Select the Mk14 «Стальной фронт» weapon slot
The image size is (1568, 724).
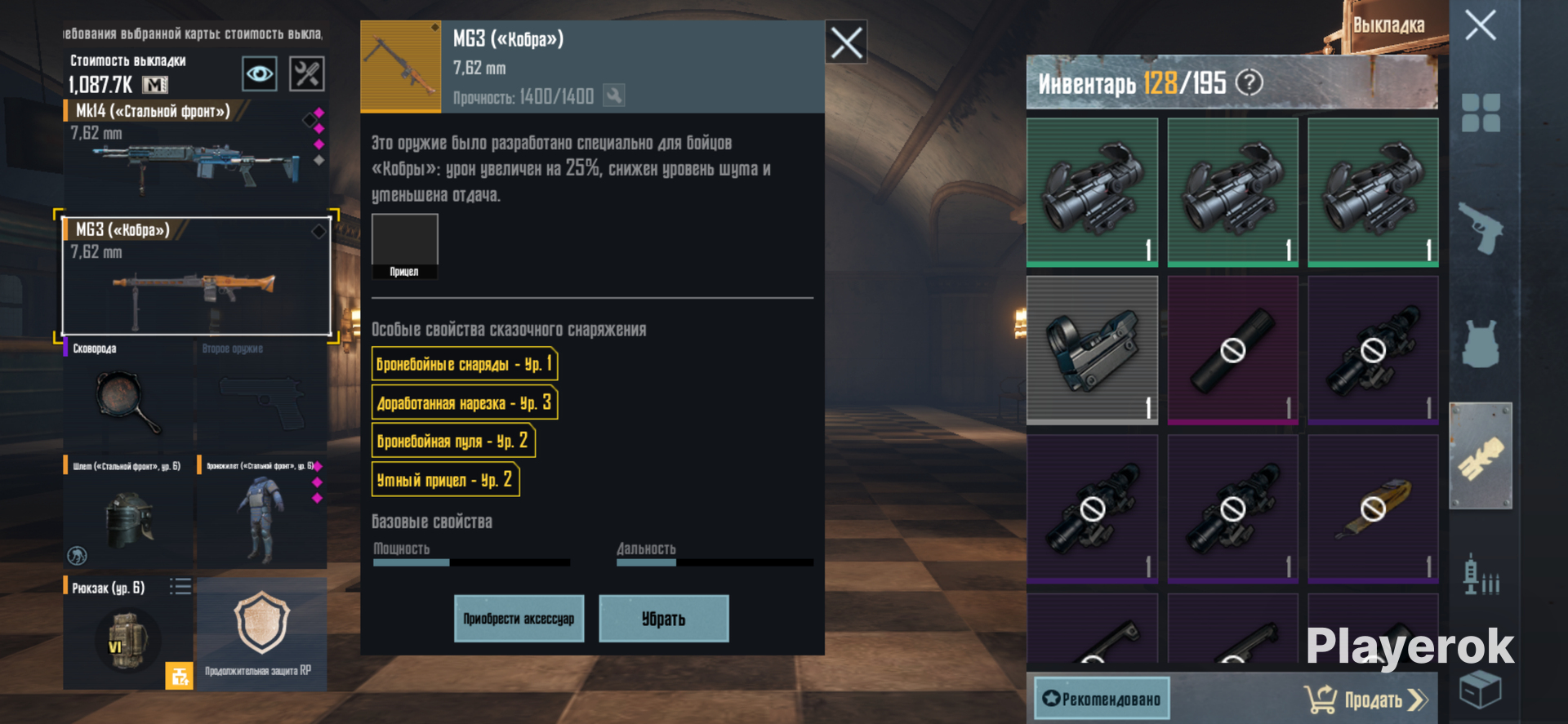pyautogui.click(x=194, y=151)
